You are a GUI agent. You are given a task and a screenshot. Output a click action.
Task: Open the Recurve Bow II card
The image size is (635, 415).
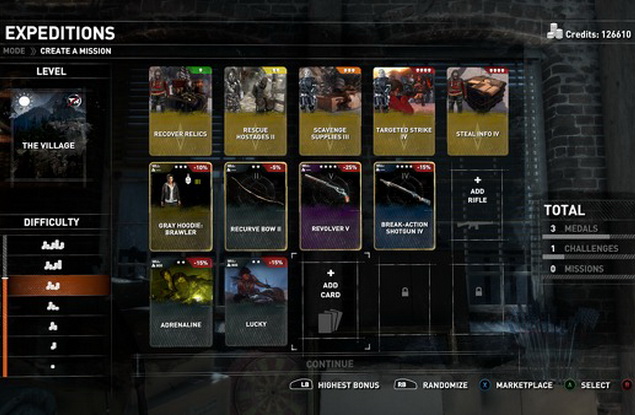255,205
